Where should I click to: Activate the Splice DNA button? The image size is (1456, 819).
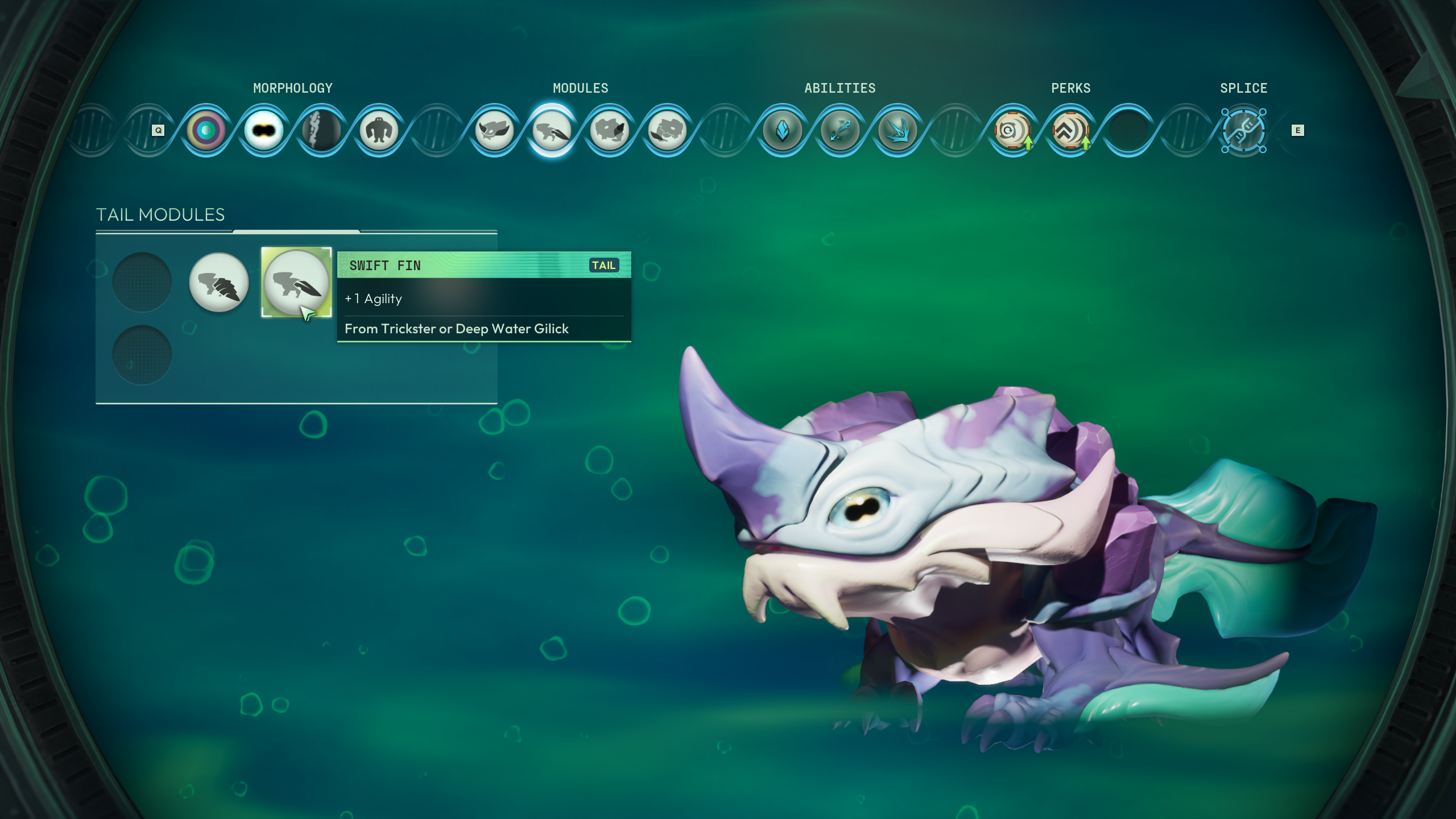1243,131
